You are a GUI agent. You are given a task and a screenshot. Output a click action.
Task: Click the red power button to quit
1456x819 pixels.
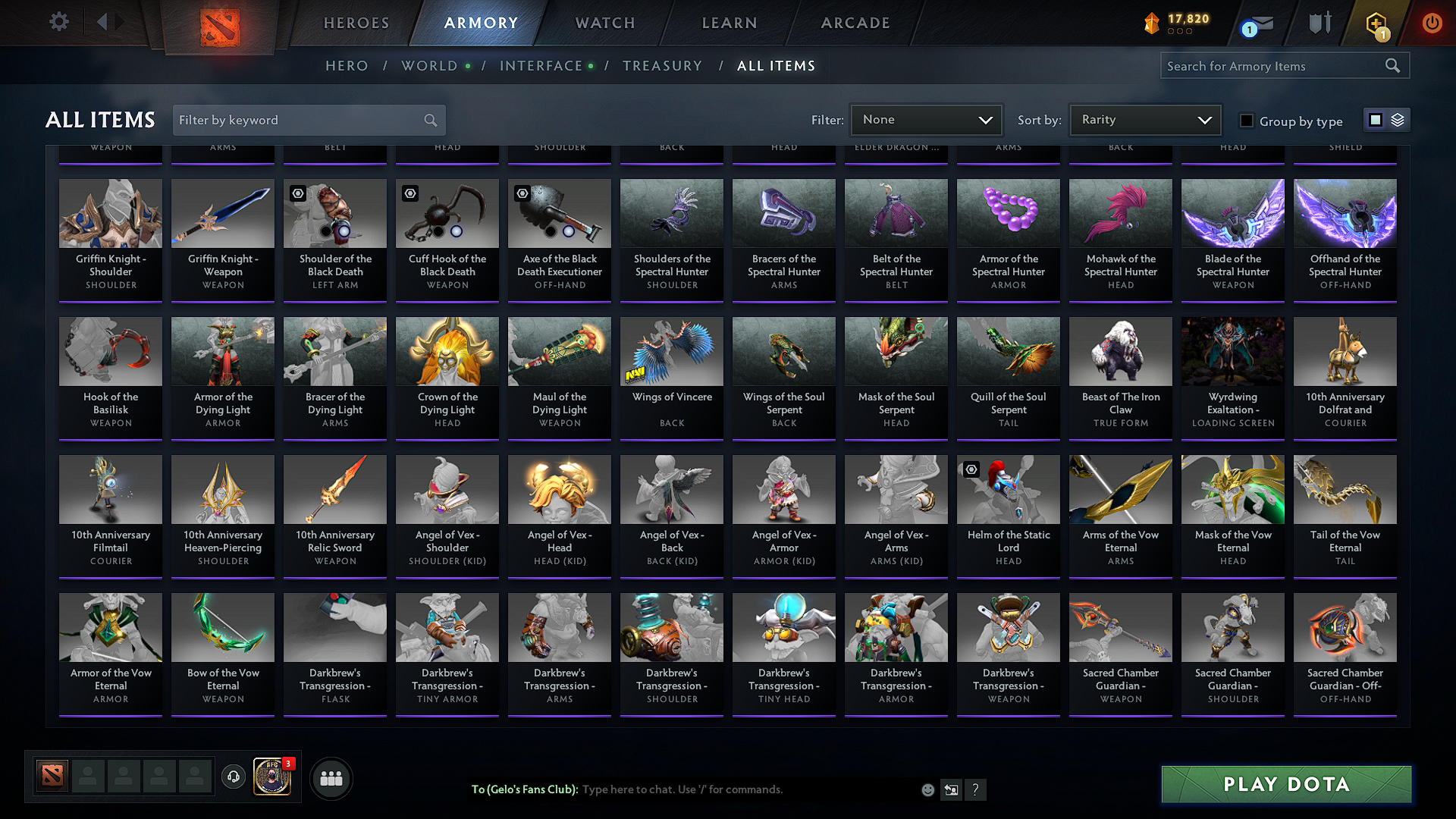click(x=1432, y=23)
